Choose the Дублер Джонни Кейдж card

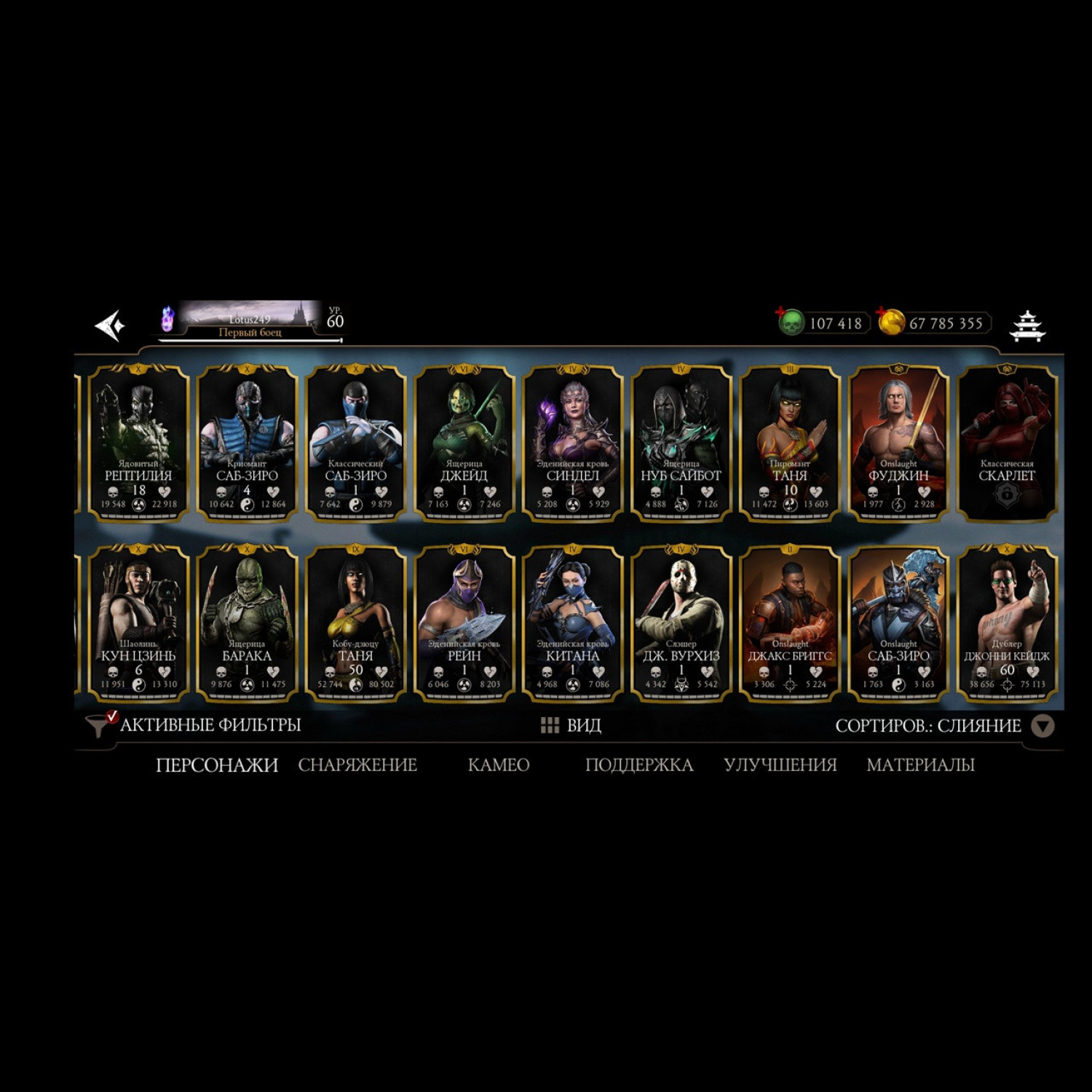[1007, 623]
